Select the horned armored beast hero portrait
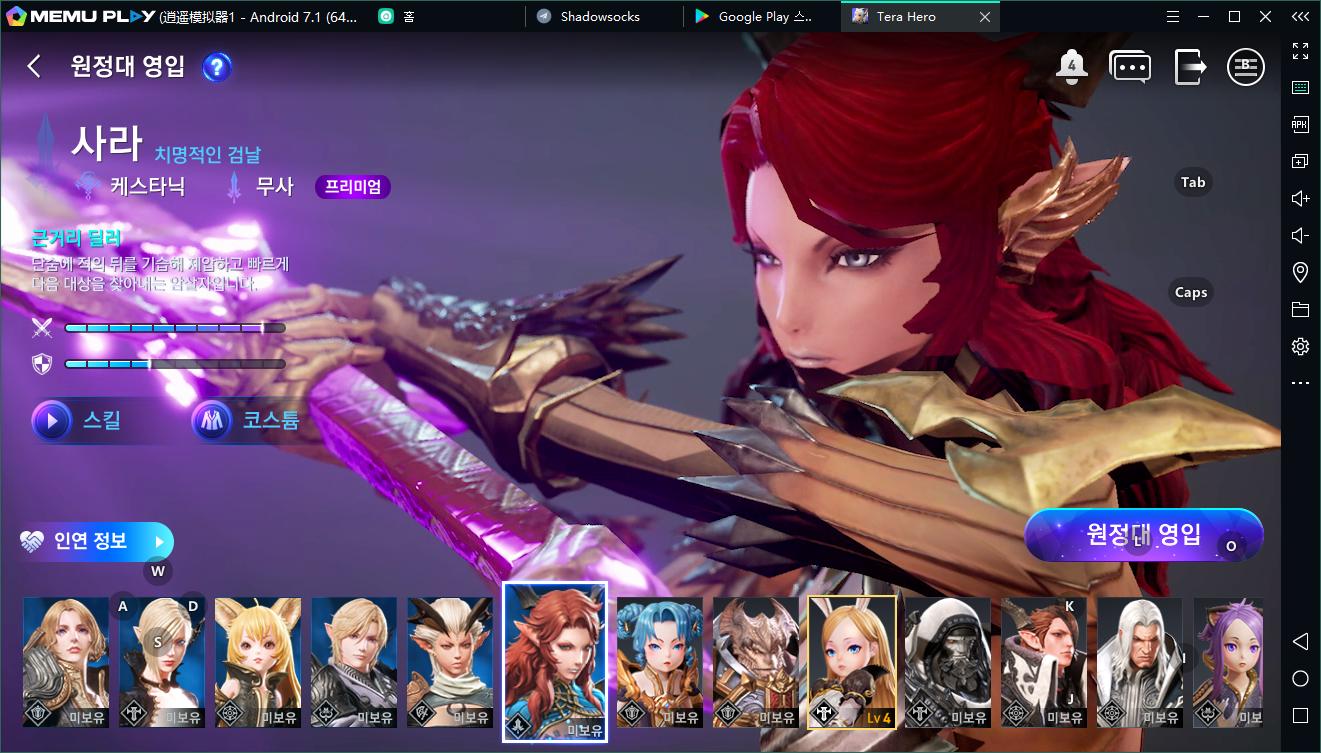The width and height of the screenshot is (1321, 753). tap(756, 662)
